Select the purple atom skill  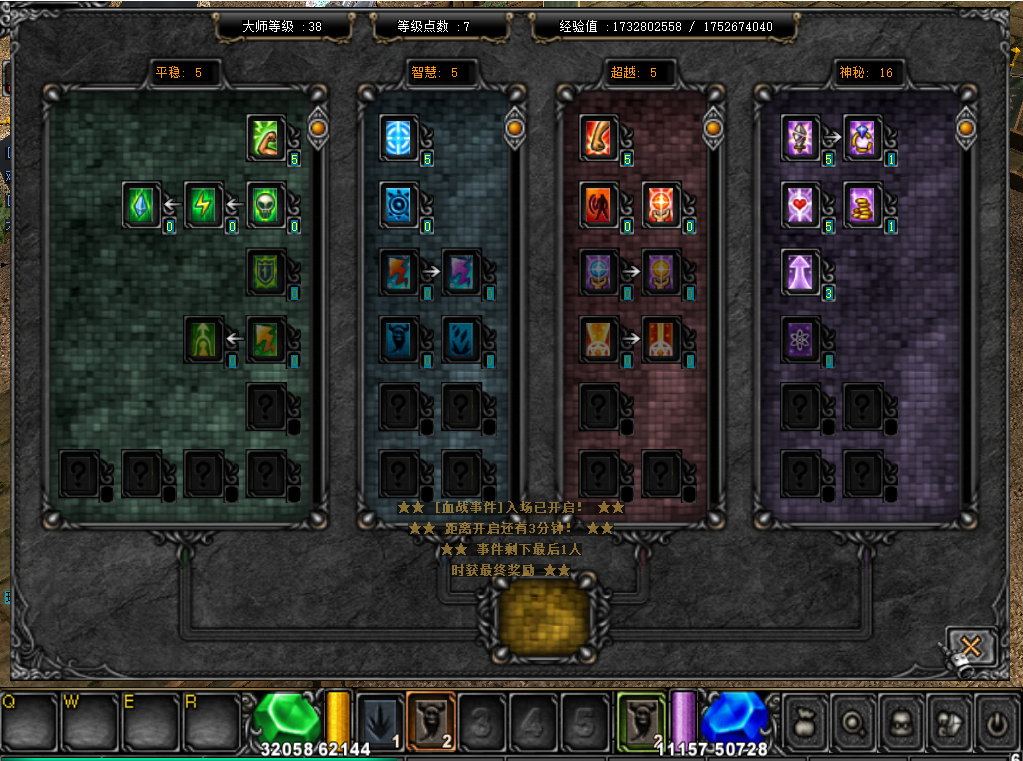[x=801, y=338]
